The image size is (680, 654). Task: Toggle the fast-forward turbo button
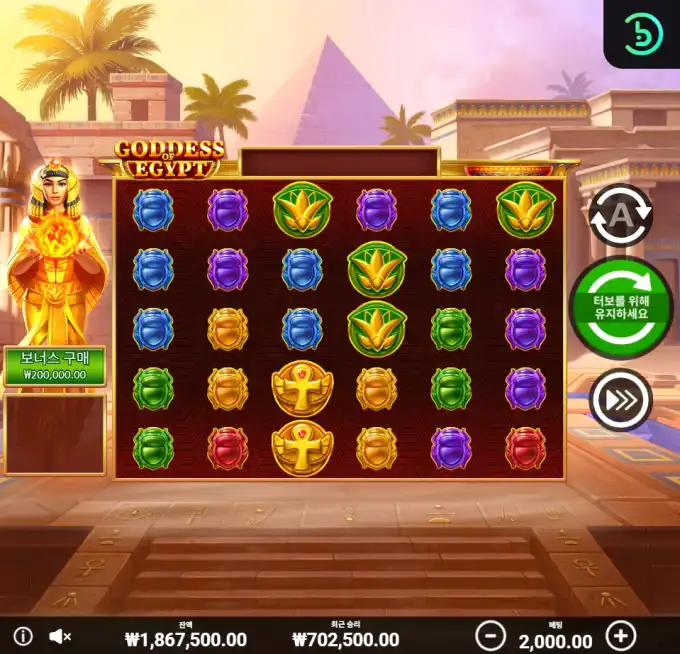[x=620, y=400]
